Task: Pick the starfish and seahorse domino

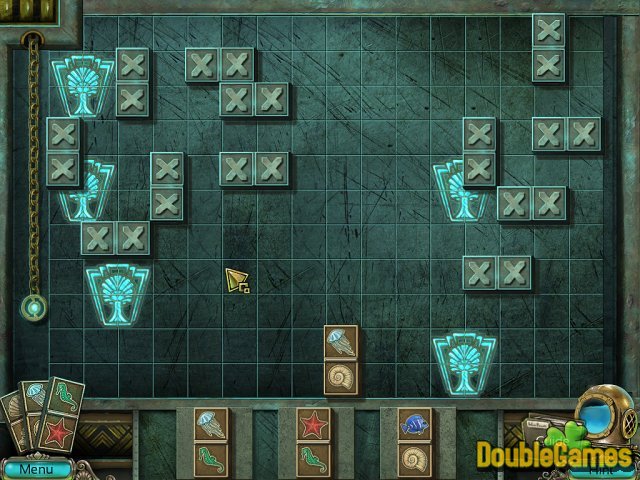Action: tap(313, 441)
